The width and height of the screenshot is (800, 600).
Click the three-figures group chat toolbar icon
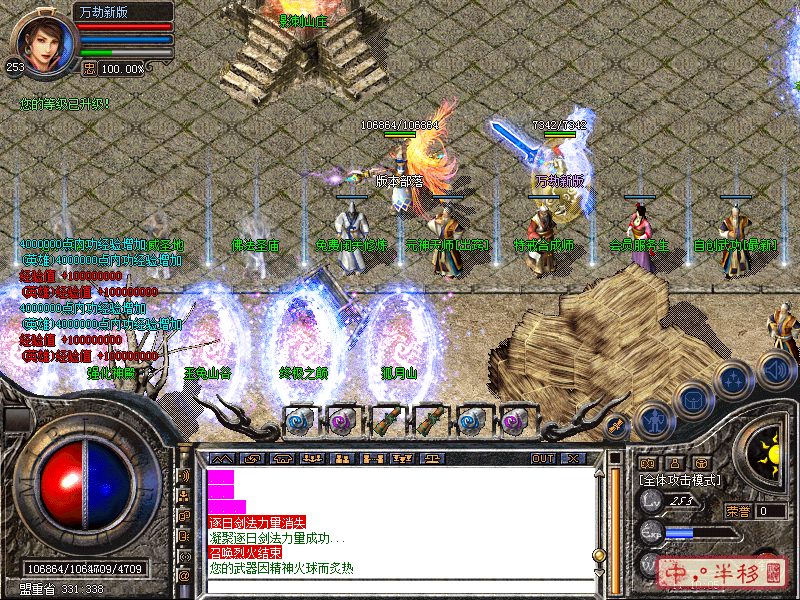pyautogui.click(x=311, y=458)
